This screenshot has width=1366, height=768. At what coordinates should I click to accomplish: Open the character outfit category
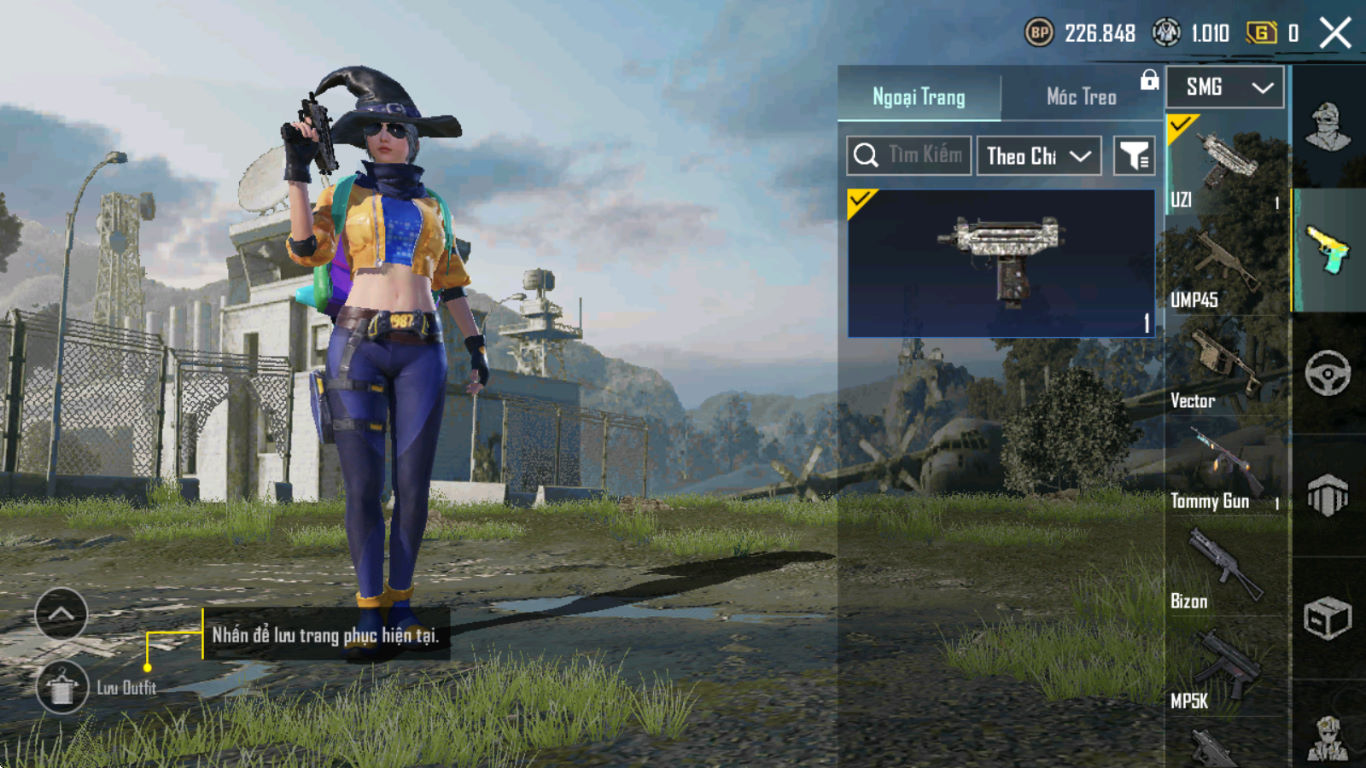pos(1328,127)
